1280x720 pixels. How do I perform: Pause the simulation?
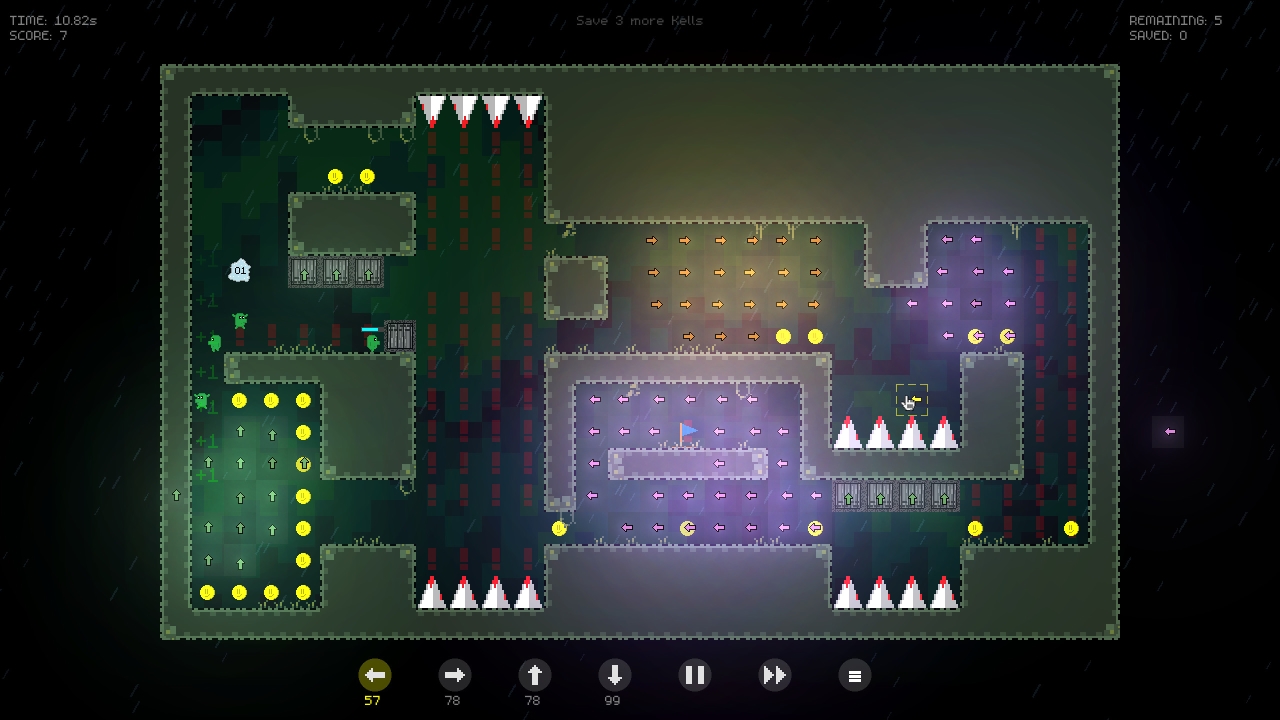coord(694,675)
